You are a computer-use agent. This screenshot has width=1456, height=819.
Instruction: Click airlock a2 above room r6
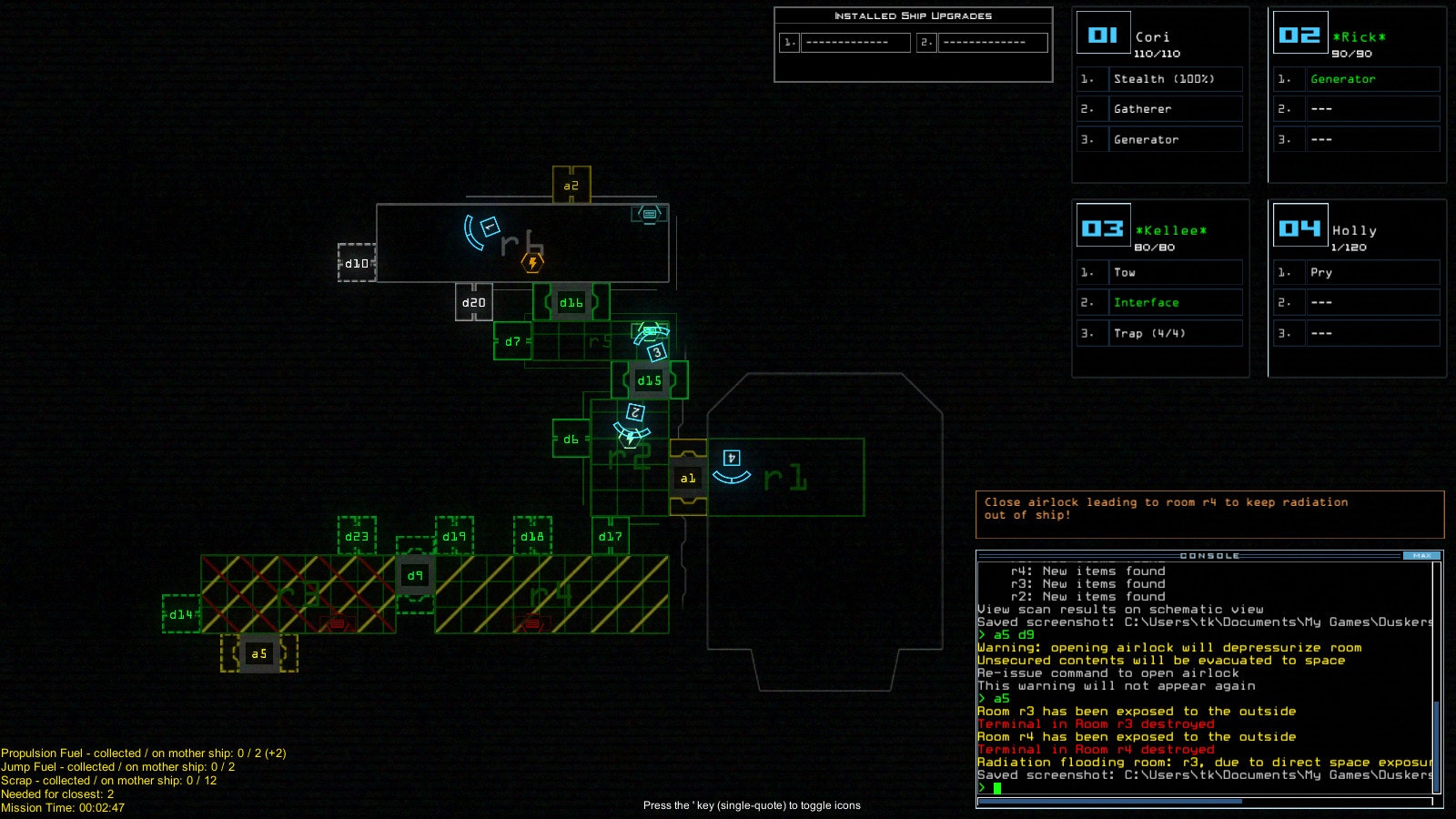(571, 184)
